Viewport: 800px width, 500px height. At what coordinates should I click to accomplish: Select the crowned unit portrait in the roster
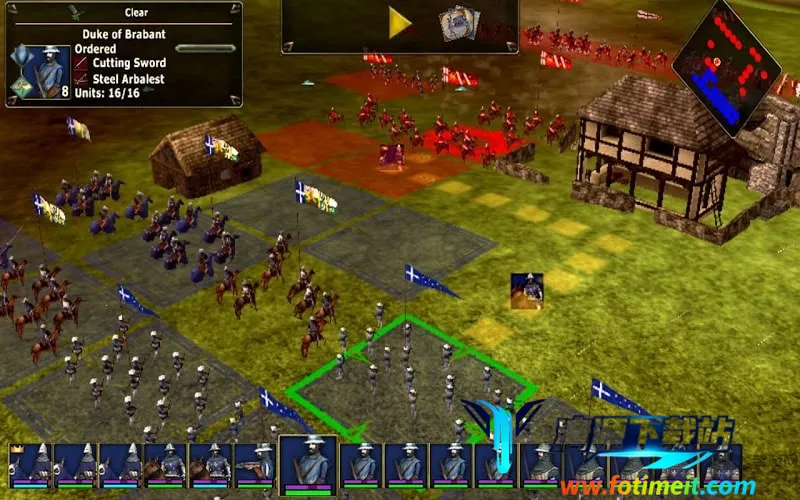[x=29, y=466]
